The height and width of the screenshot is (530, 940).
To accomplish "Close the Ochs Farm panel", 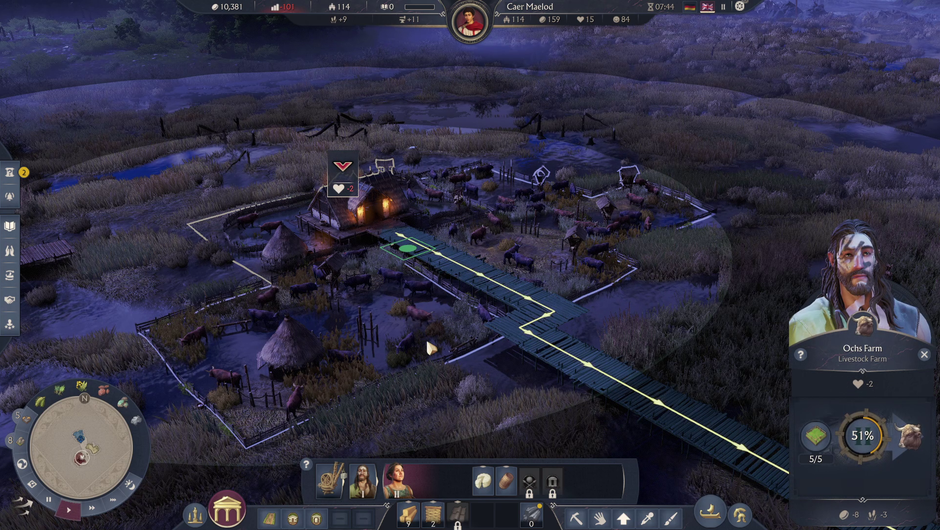I will [x=924, y=355].
